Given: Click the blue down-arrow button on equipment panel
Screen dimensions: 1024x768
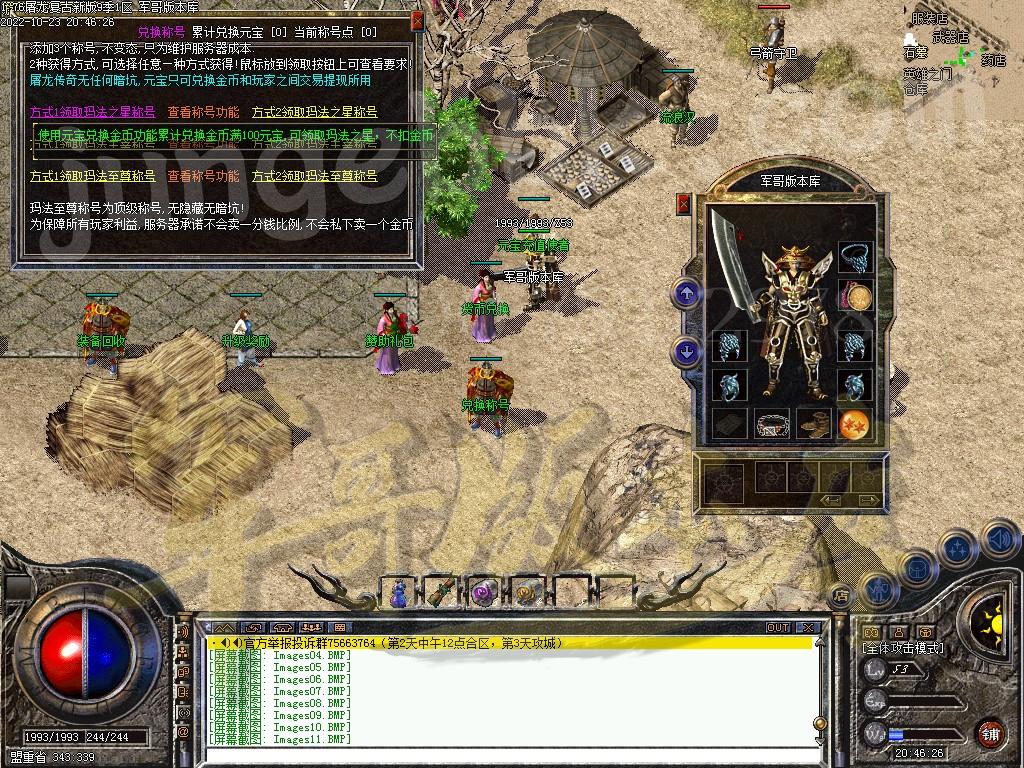Looking at the screenshot, I should pyautogui.click(x=686, y=351).
